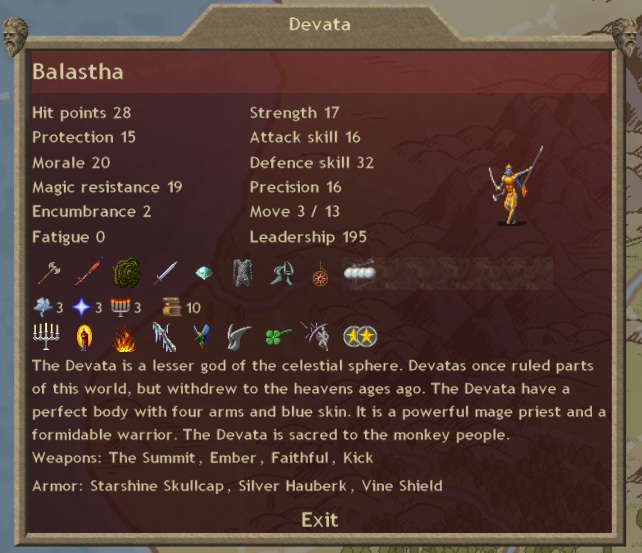Select the green four-leaf clover luck icon
This screenshot has height=553, width=642.
click(x=279, y=337)
